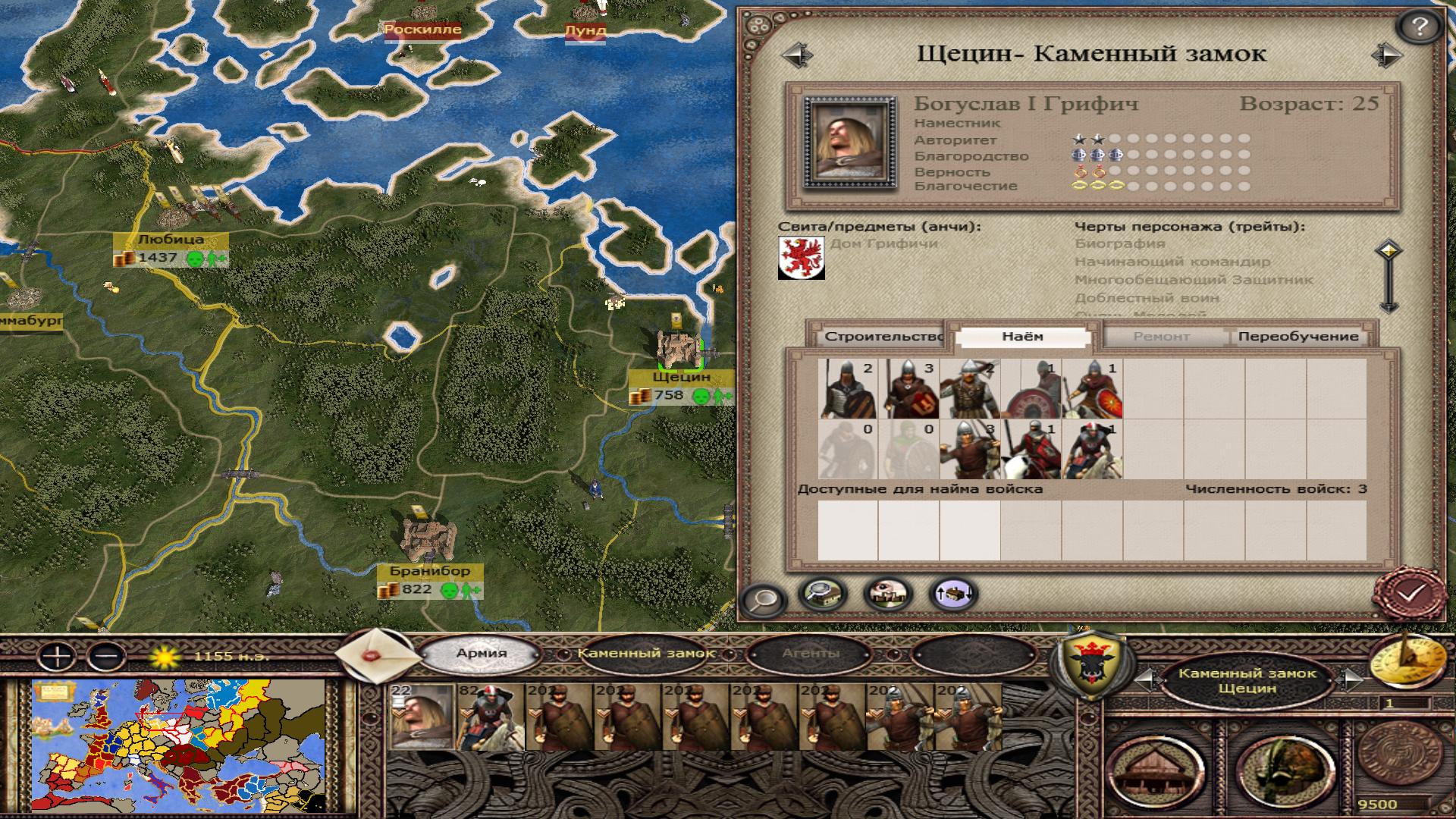Viewport: 1456px width, 819px height.
Task: Open the help question mark button
Action: coord(1419,28)
